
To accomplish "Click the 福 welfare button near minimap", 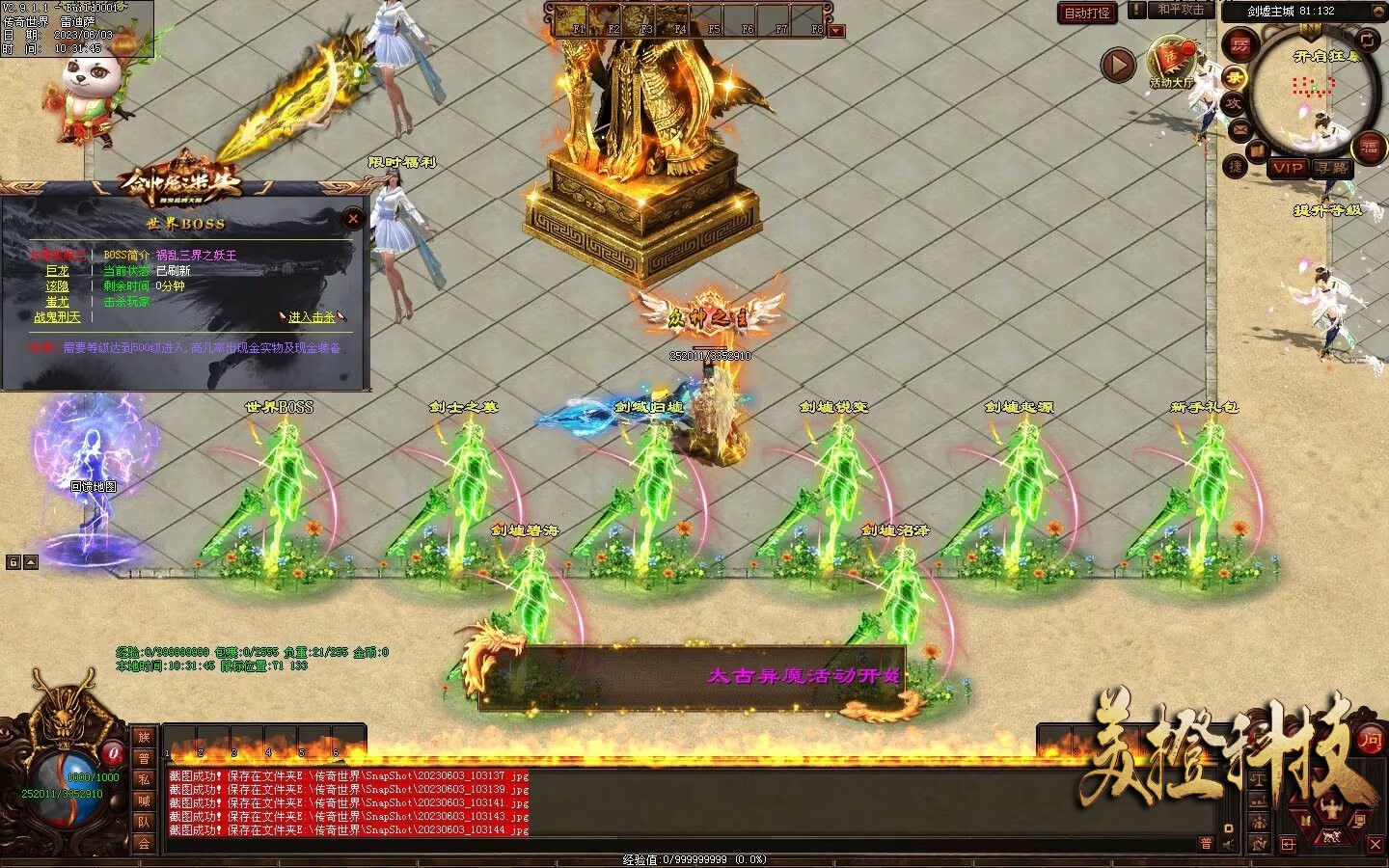I will 1370,147.
